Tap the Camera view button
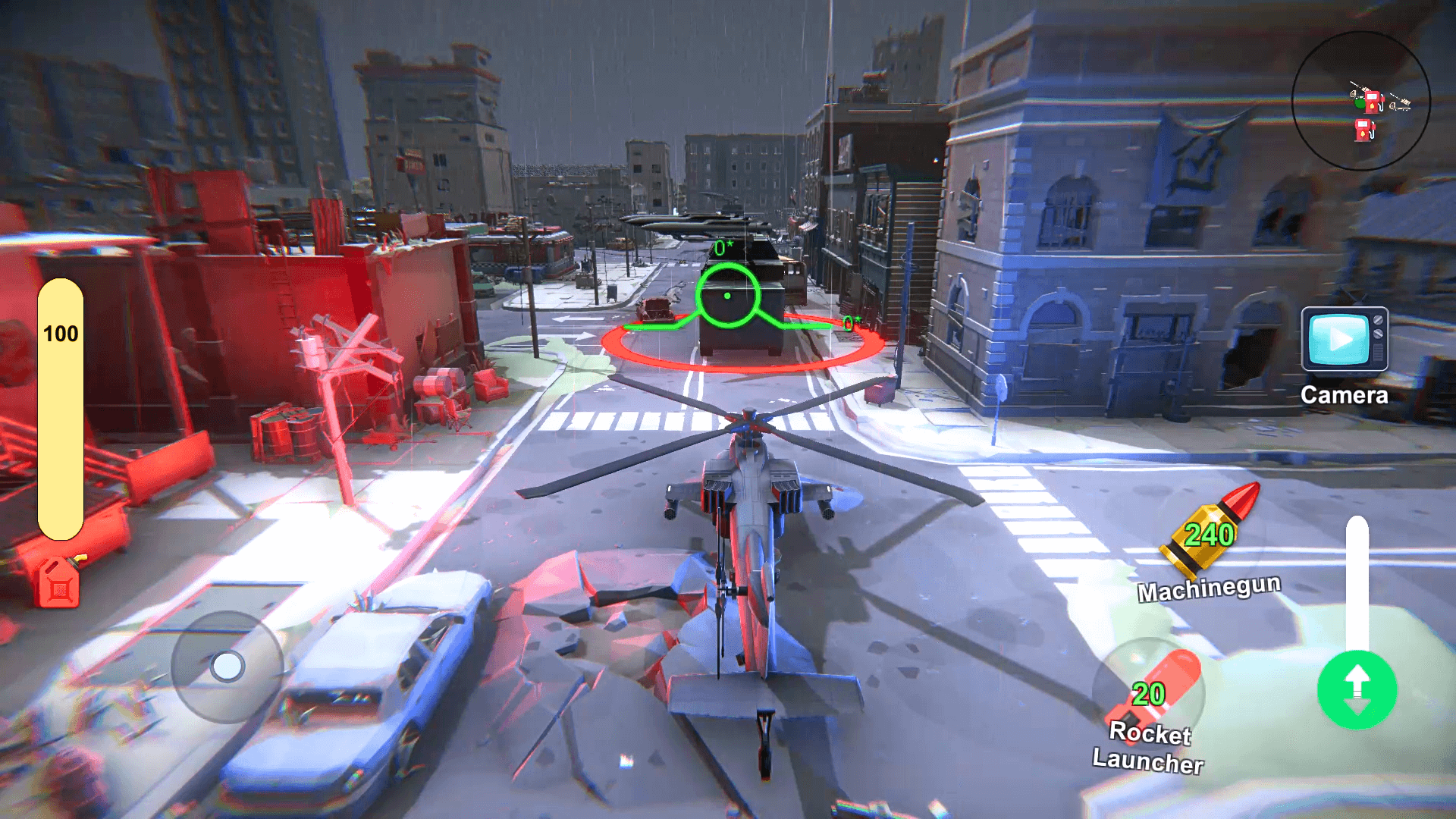1456x819 pixels. 1345,340
